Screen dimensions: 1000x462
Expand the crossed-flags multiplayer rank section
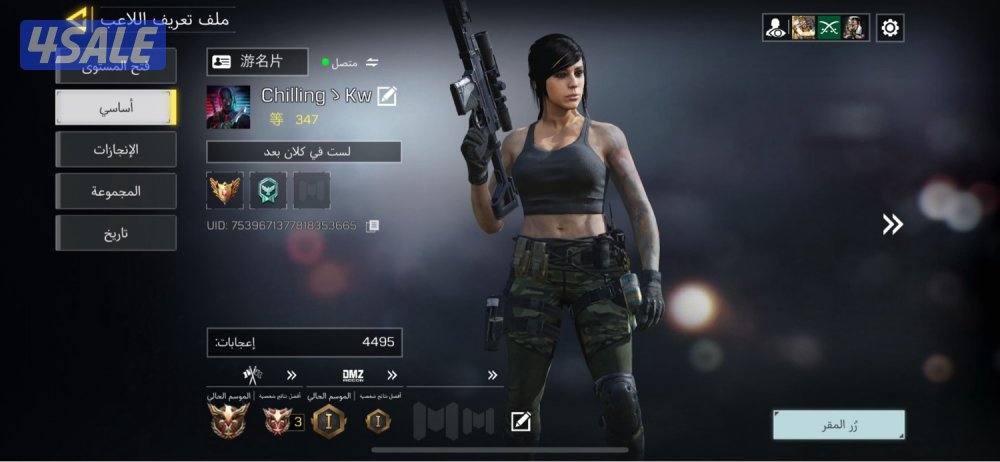click(x=291, y=376)
